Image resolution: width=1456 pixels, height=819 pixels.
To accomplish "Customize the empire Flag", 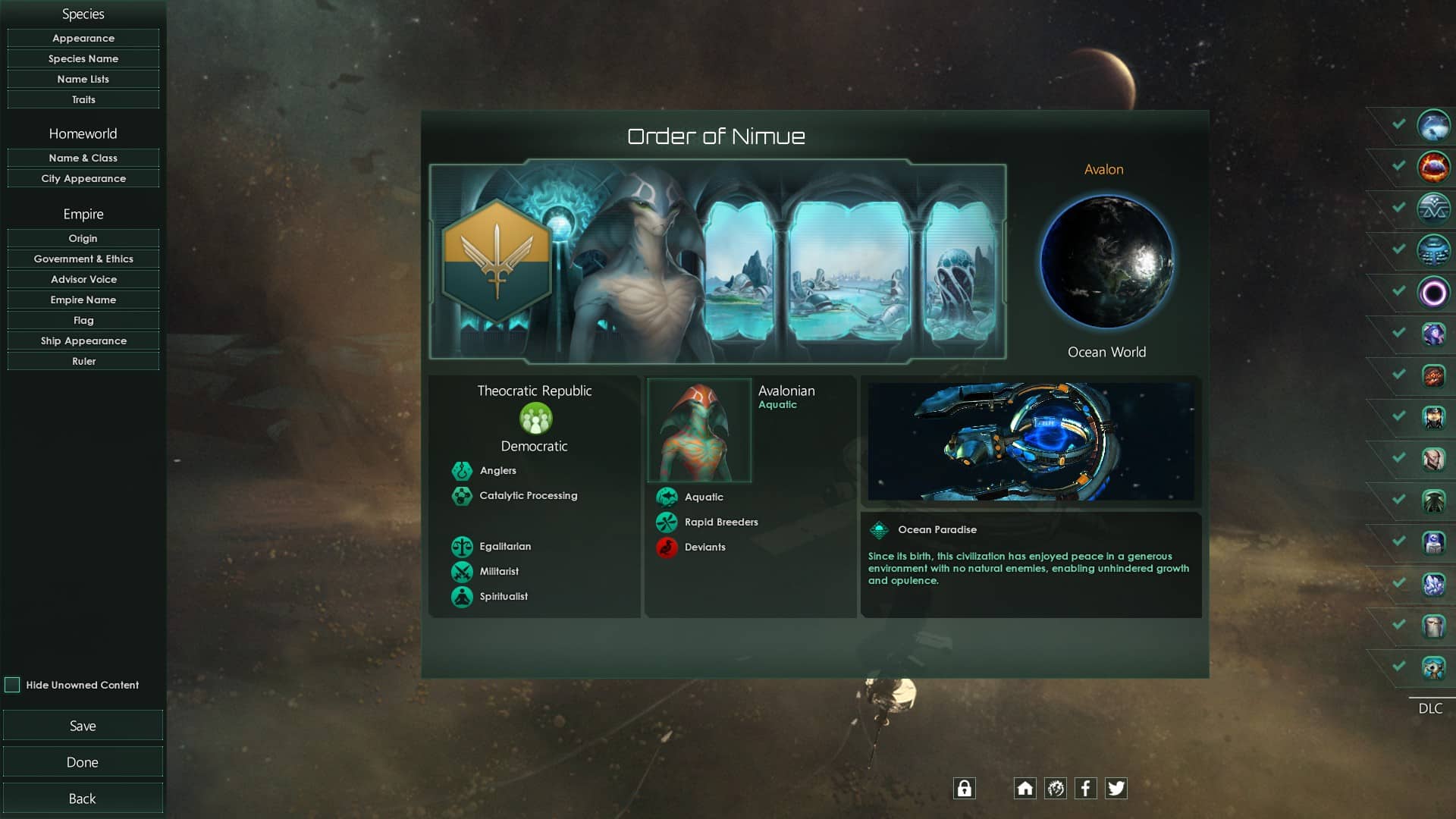I will (x=83, y=320).
